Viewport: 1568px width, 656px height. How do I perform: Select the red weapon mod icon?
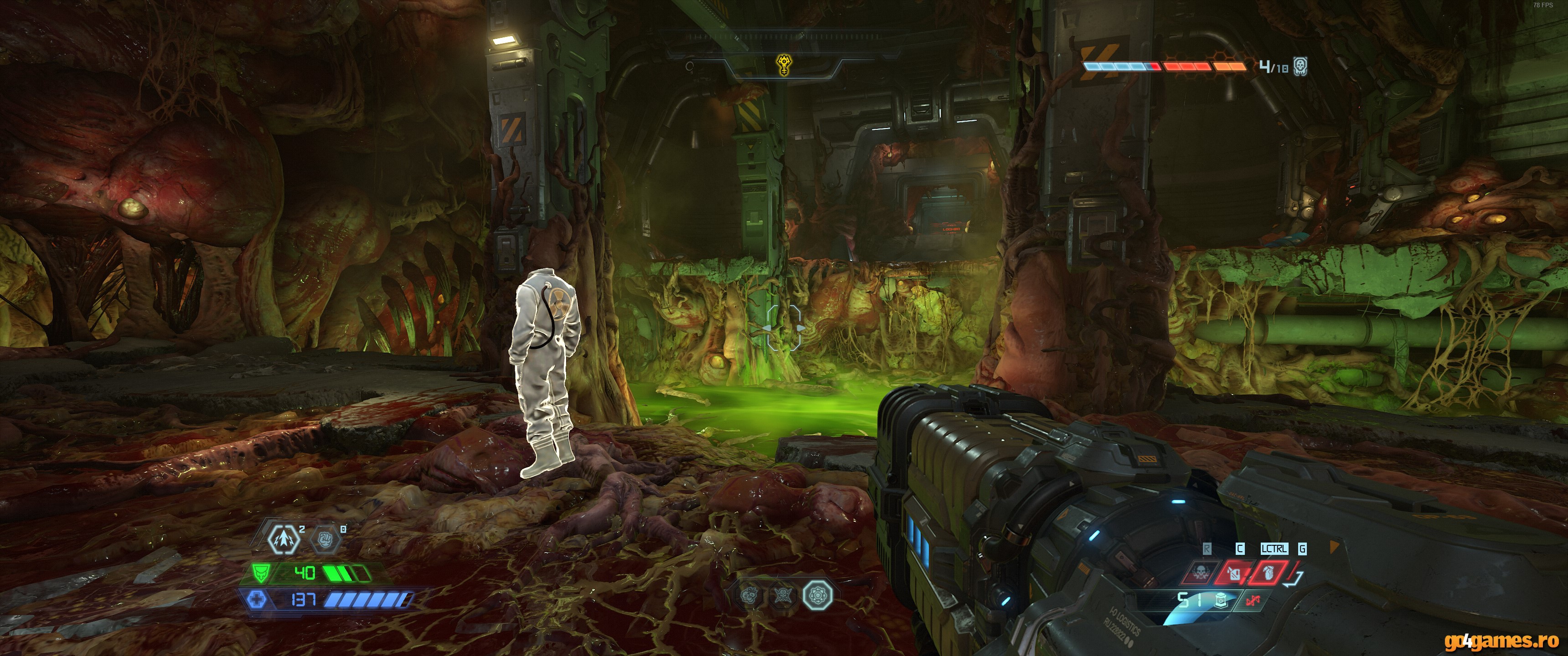(1252, 601)
